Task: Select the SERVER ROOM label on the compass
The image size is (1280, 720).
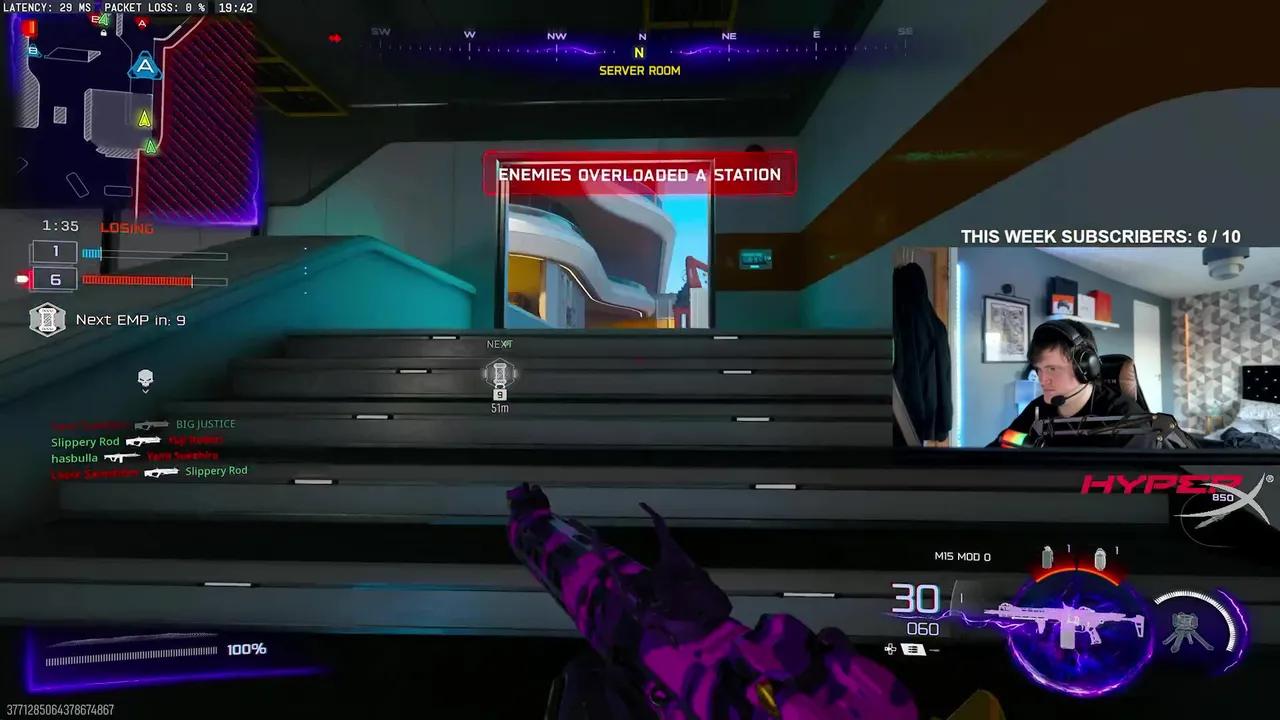Action: coord(640,70)
